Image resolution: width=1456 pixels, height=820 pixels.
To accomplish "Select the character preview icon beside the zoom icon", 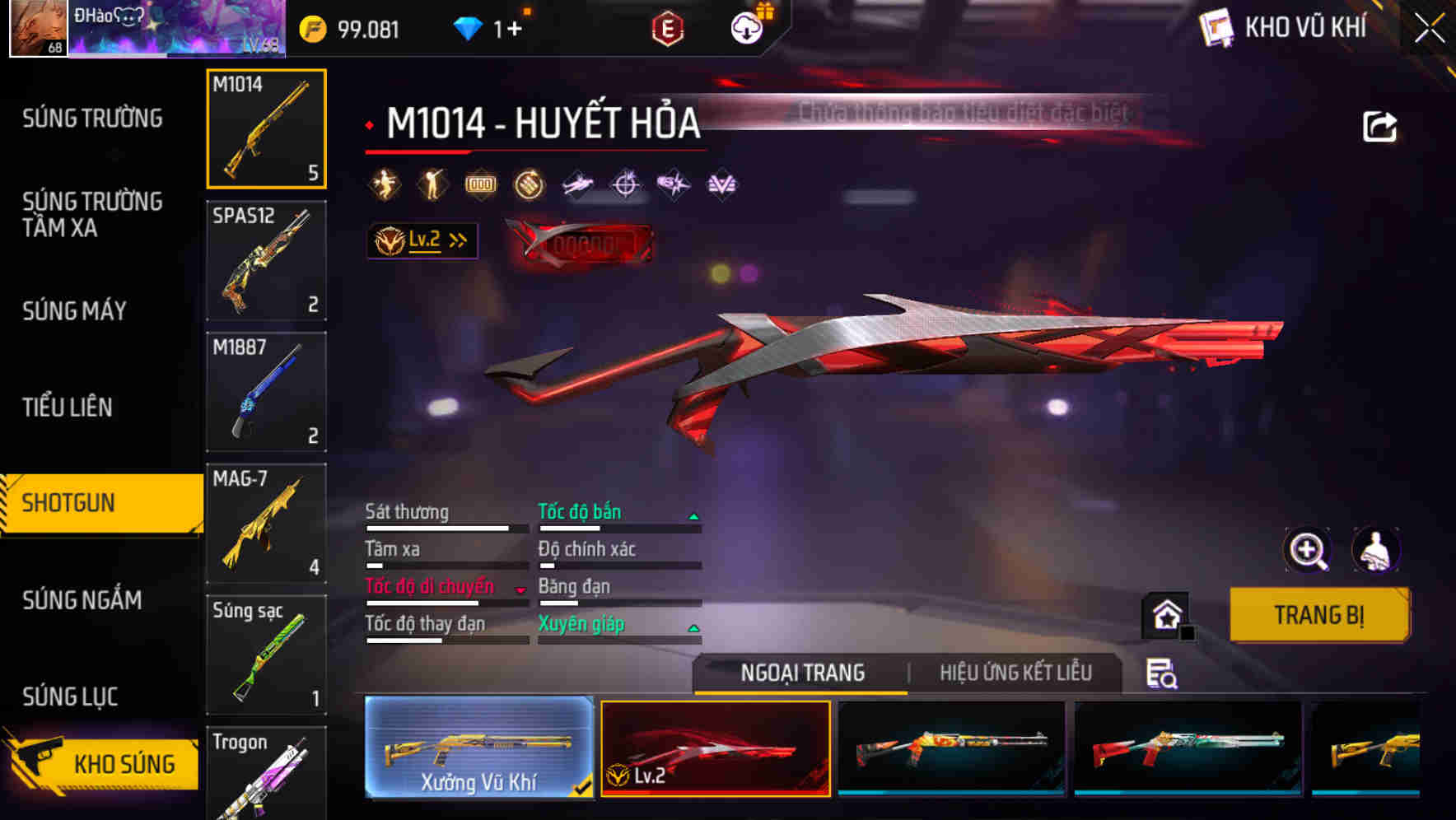I will tap(1377, 550).
